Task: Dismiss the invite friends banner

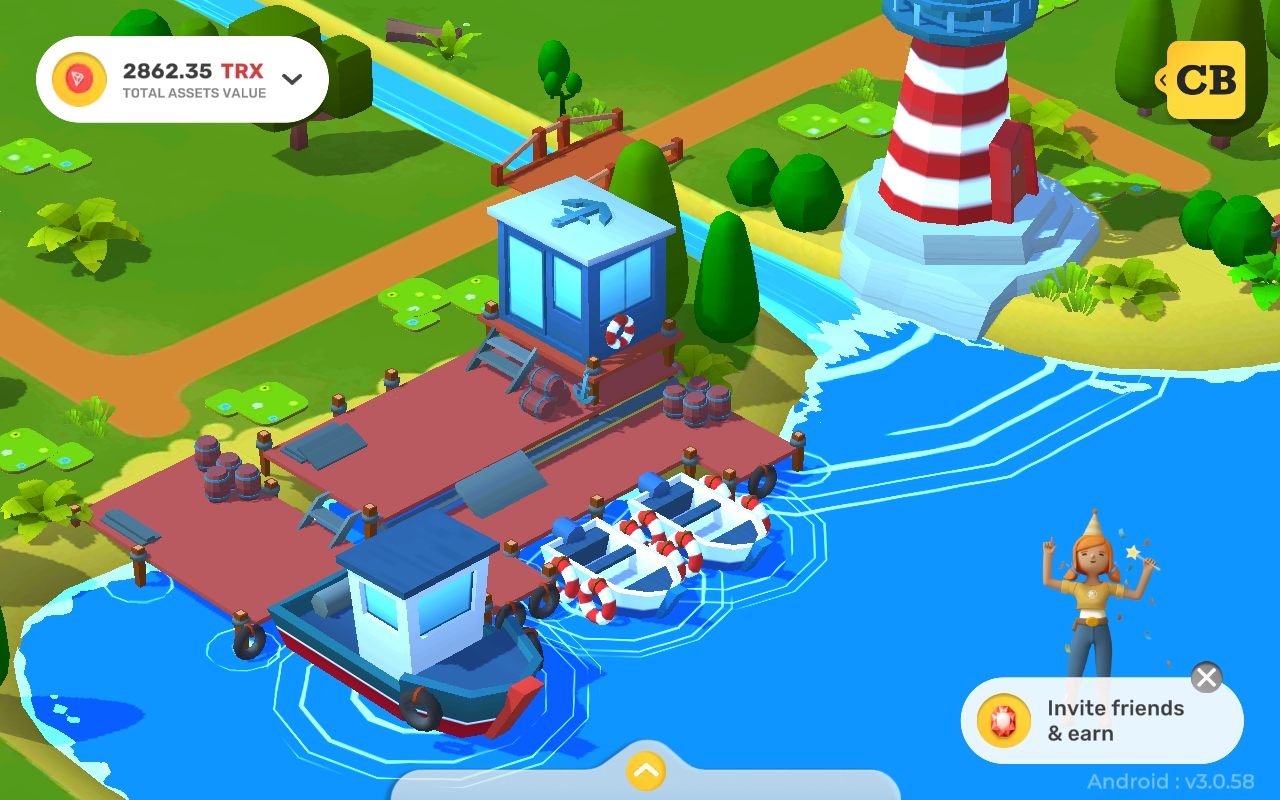Action: pos(1206,677)
